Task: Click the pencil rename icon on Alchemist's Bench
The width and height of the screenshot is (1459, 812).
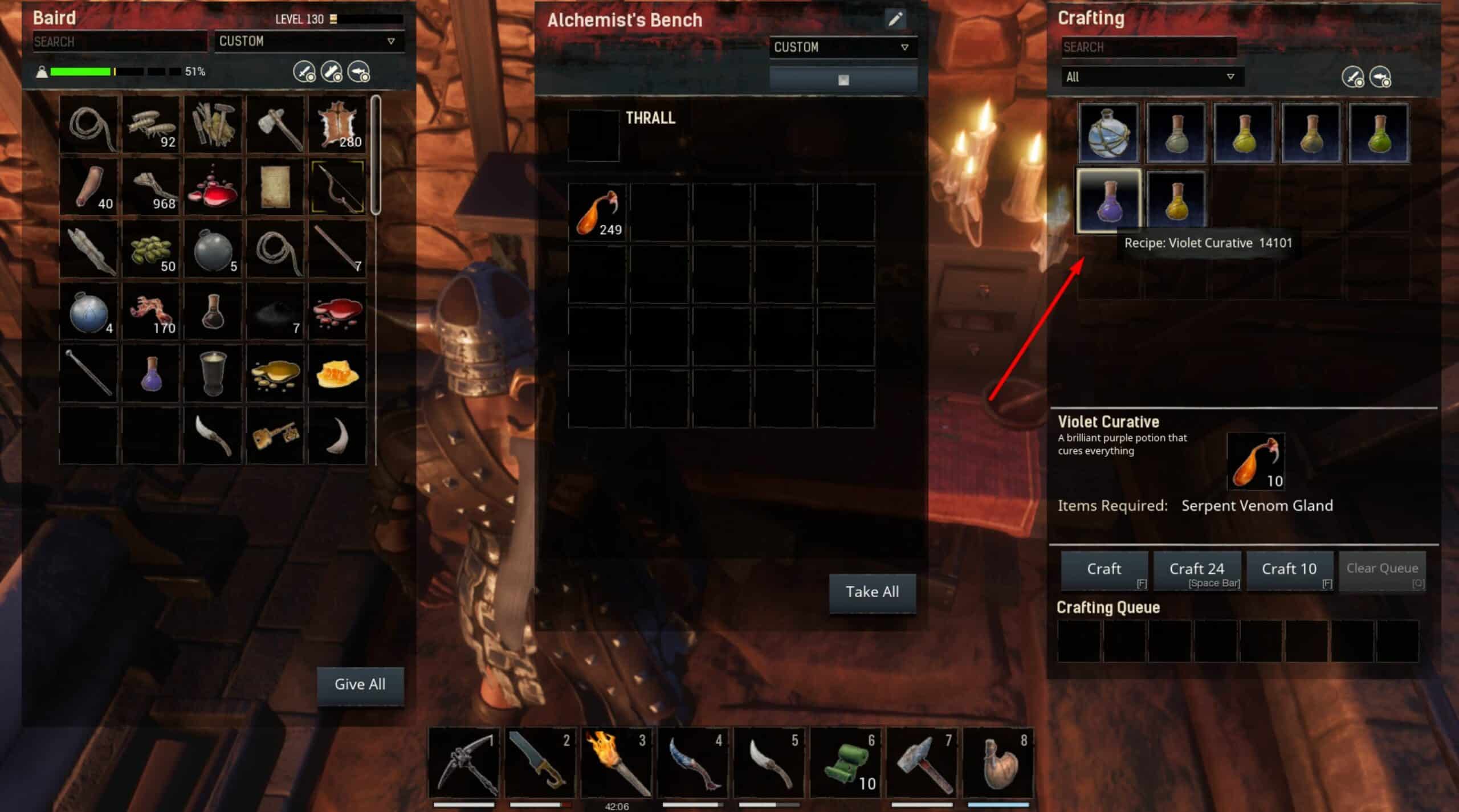Action: (895, 19)
